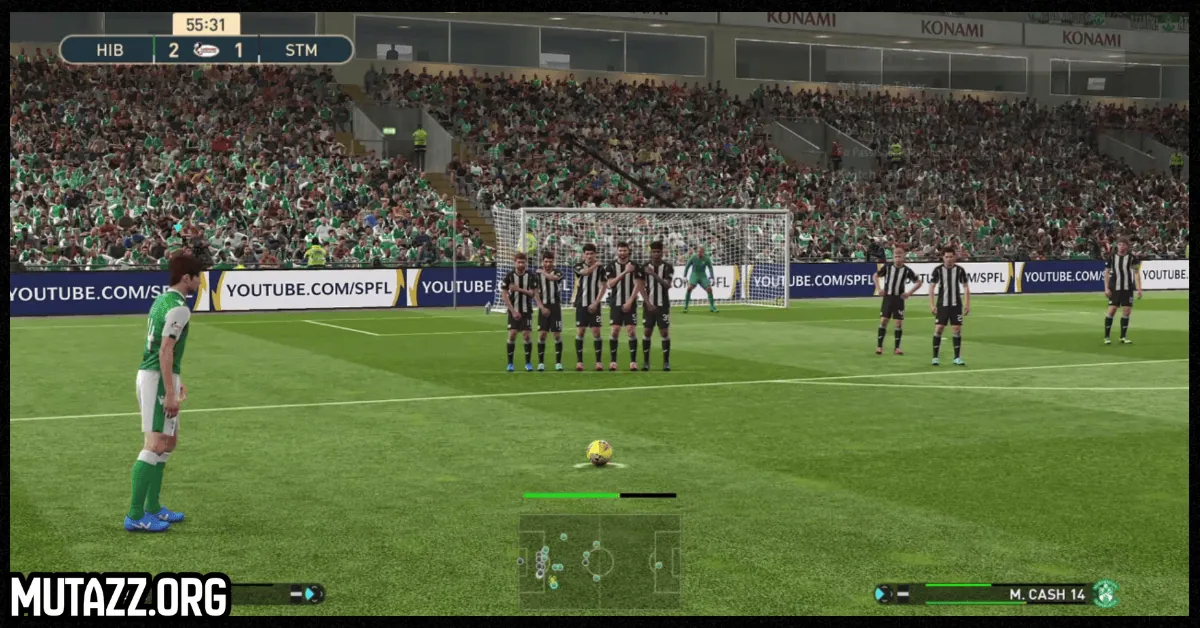Click the Hibernian club crest beside M. Cash
The image size is (1200, 628).
pyautogui.click(x=1105, y=594)
